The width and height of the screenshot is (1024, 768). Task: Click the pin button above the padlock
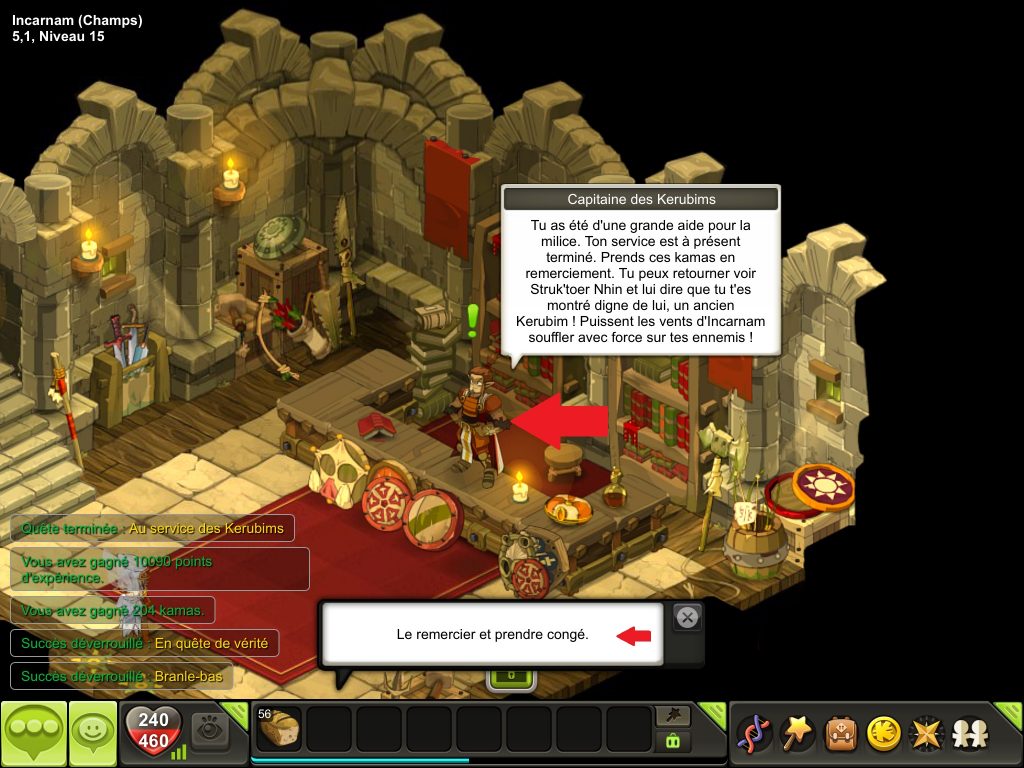pos(672,716)
